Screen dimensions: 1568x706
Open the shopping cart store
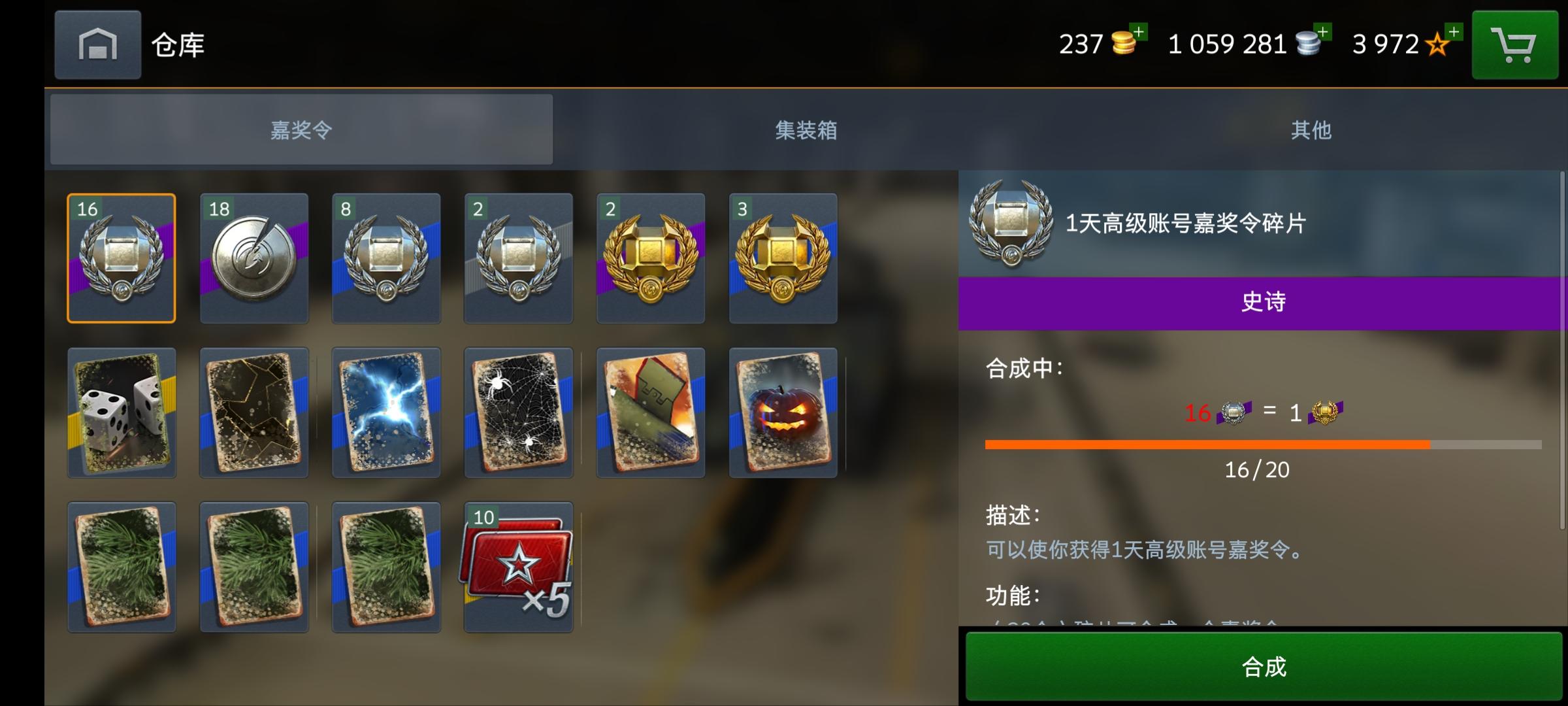(1514, 44)
